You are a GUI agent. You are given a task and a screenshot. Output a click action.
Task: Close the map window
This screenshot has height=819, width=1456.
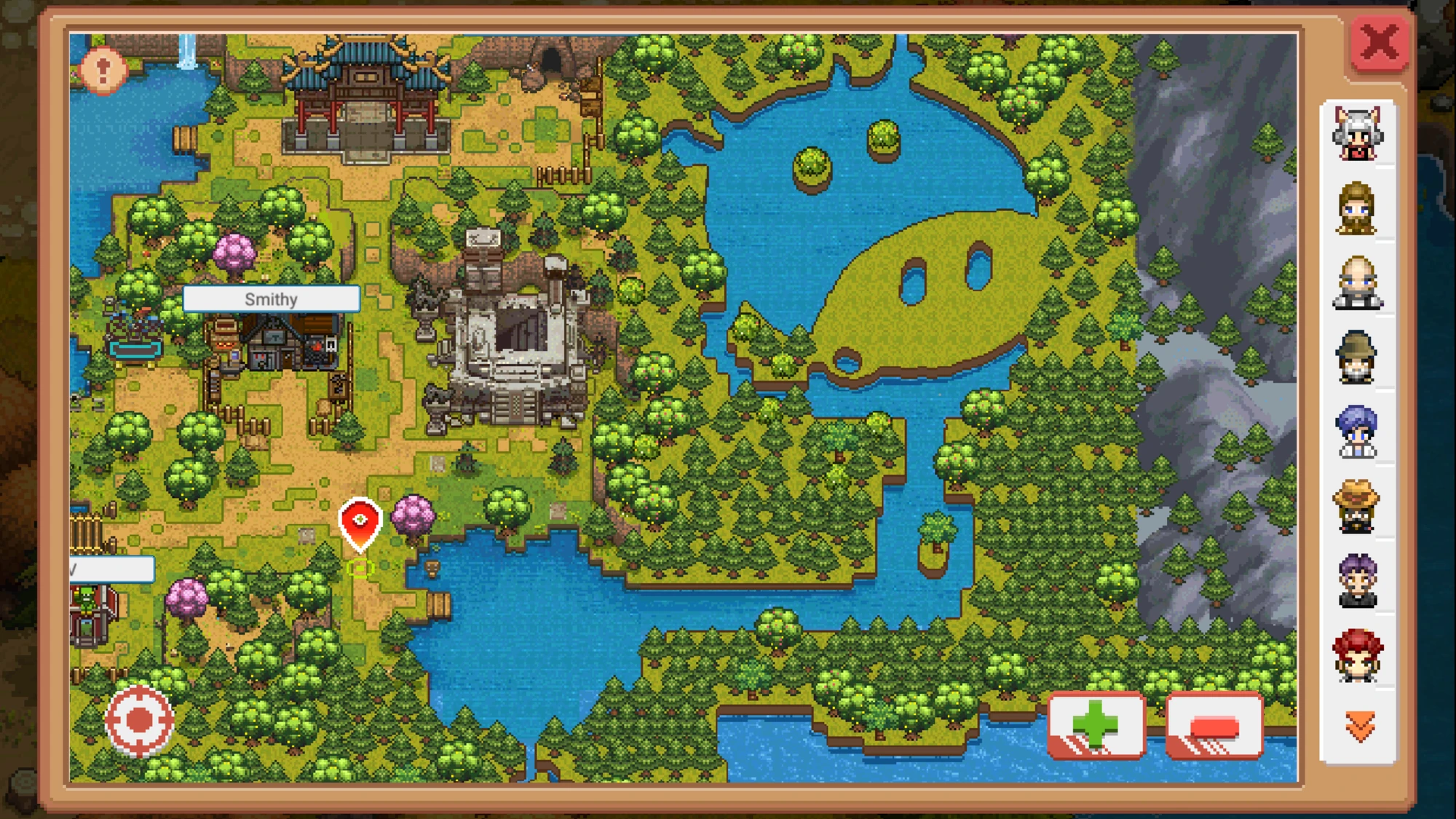(x=1380, y=41)
